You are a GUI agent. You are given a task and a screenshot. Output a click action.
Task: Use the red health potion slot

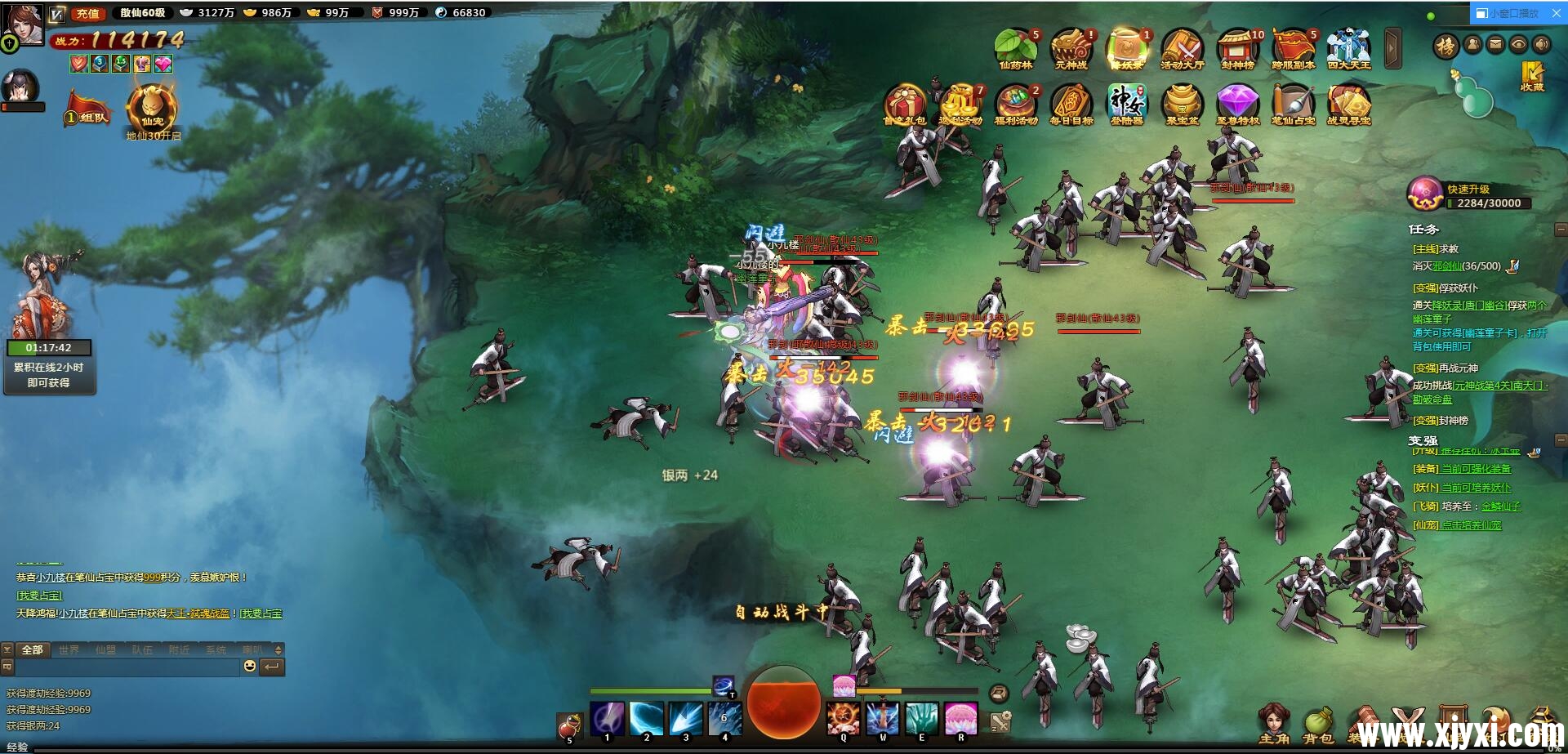coord(569,725)
